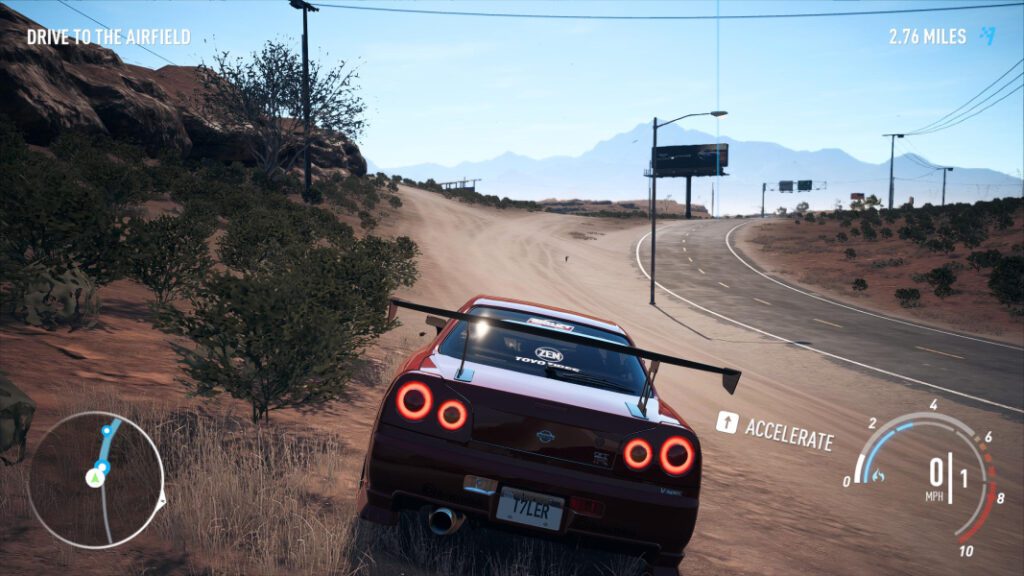Click the blue route icon beside the distance

tap(987, 36)
